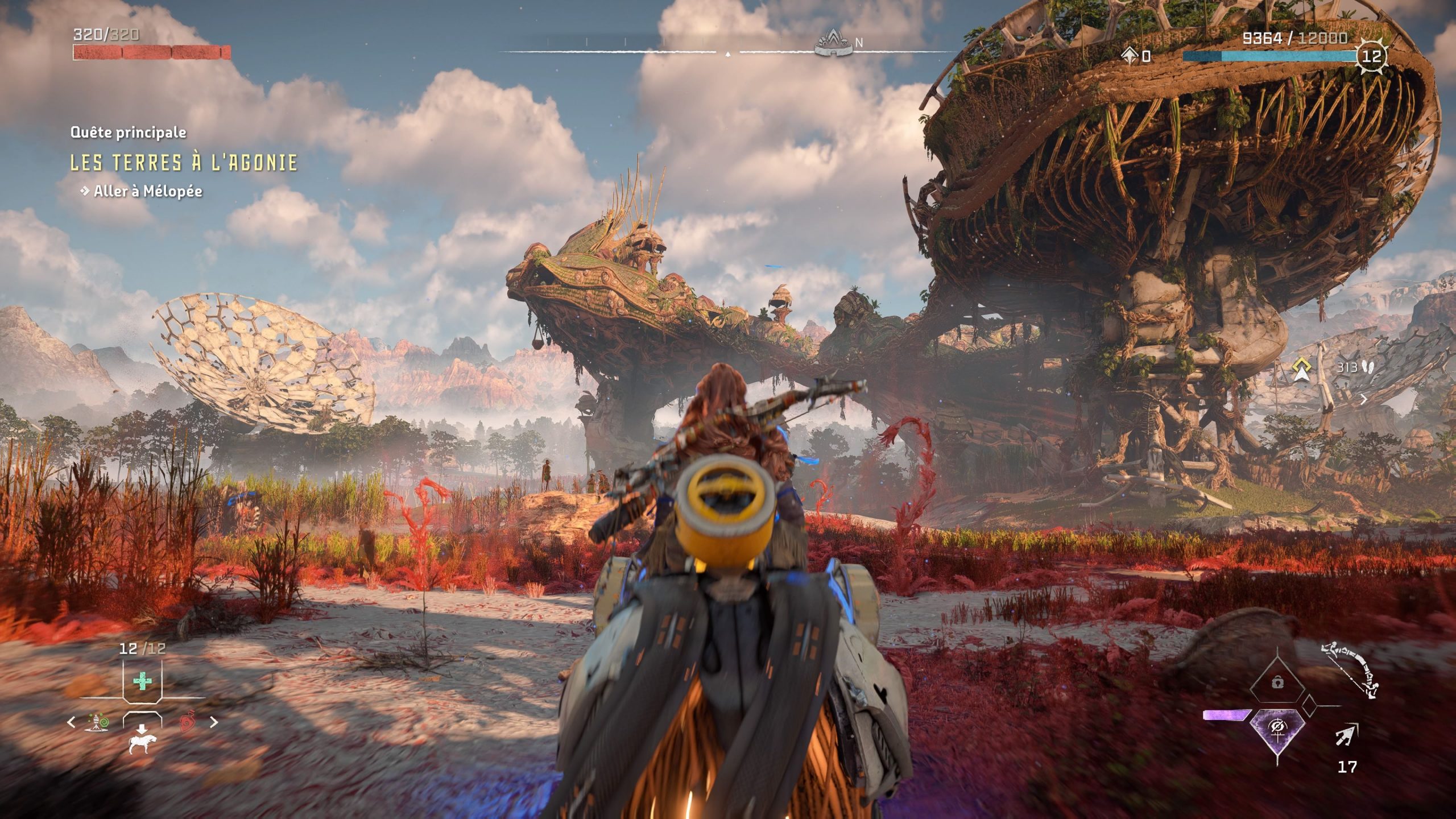Call the mount using the horse icon
1456x819 pixels.
pos(143,744)
